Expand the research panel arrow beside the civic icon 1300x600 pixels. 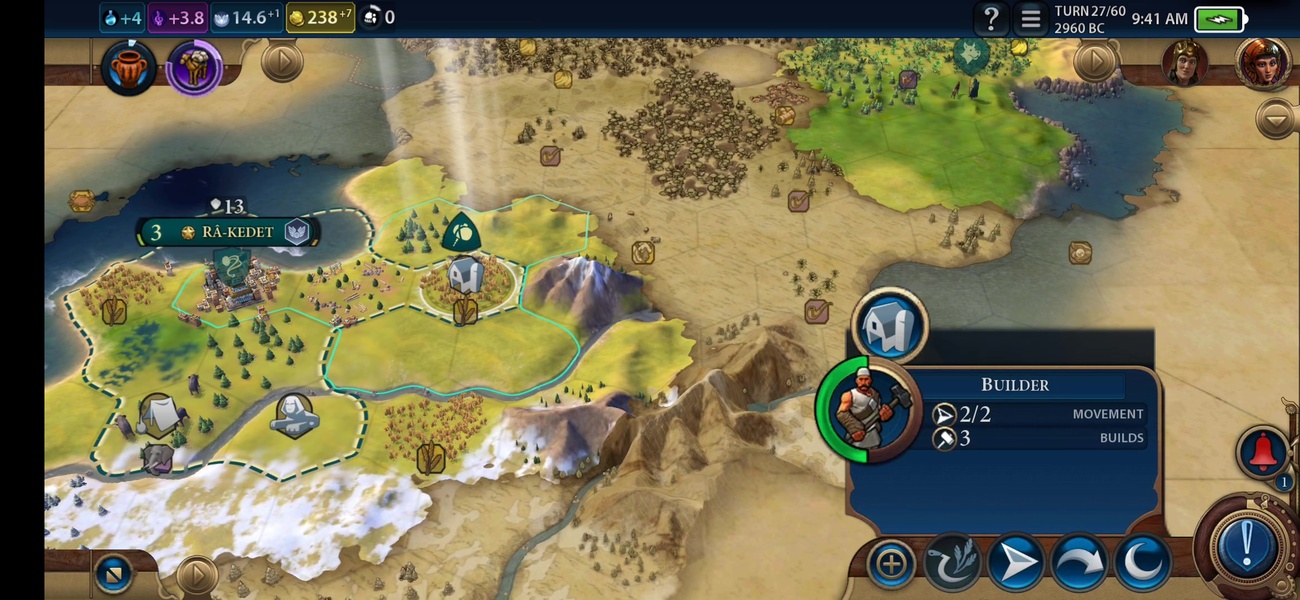(282, 63)
